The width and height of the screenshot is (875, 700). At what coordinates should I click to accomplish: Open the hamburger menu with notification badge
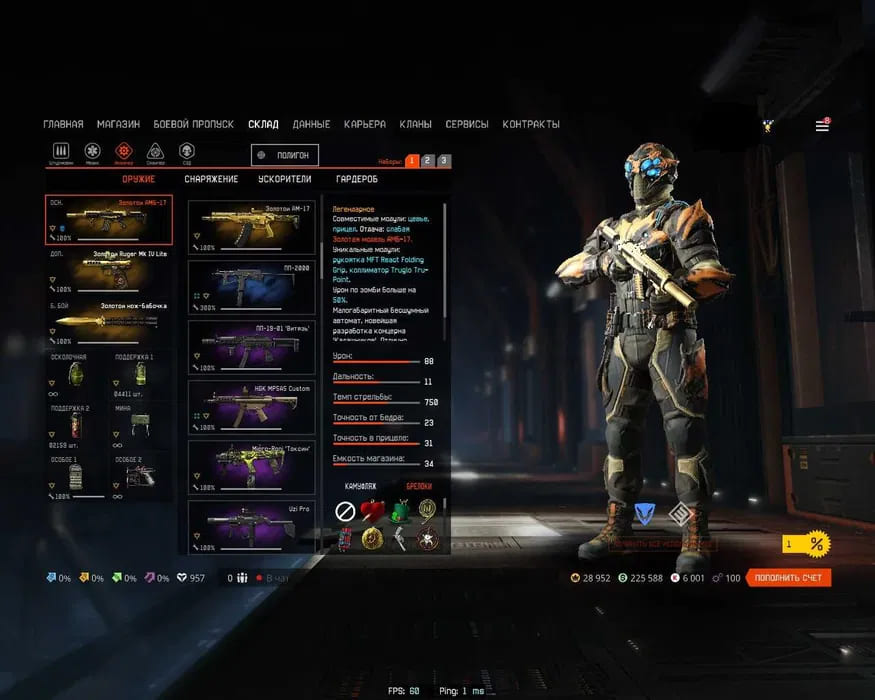[822, 126]
